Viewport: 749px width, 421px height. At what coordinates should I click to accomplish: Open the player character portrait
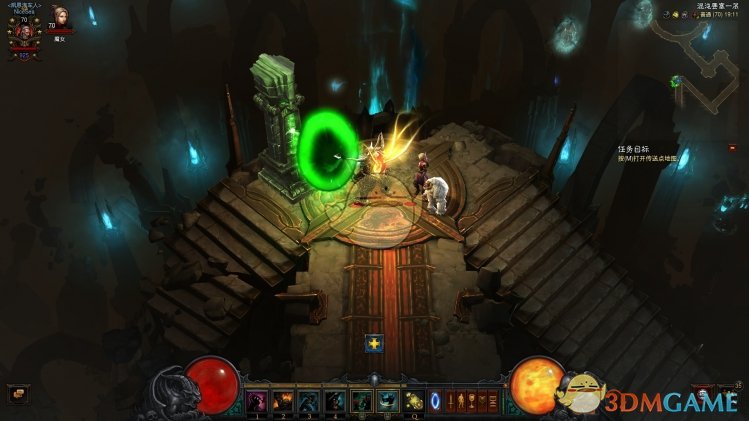point(24,31)
